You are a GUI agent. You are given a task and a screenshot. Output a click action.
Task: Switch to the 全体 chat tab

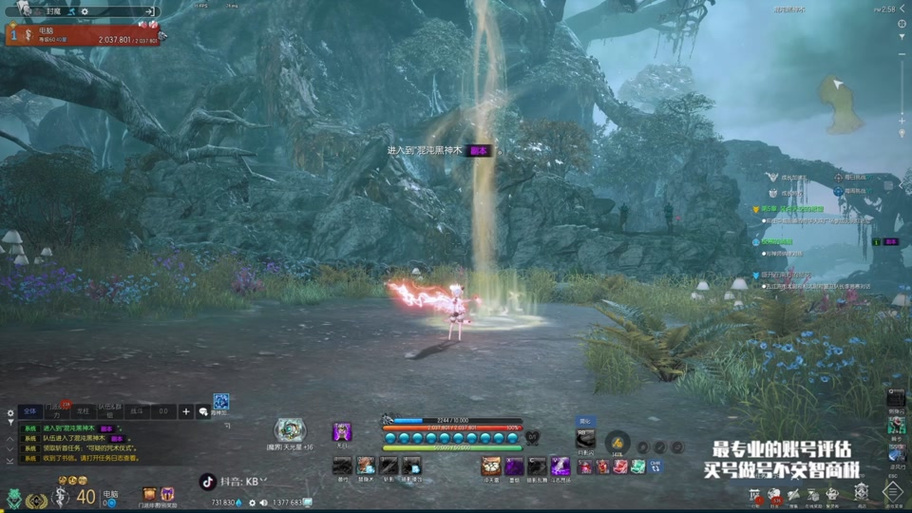point(30,411)
